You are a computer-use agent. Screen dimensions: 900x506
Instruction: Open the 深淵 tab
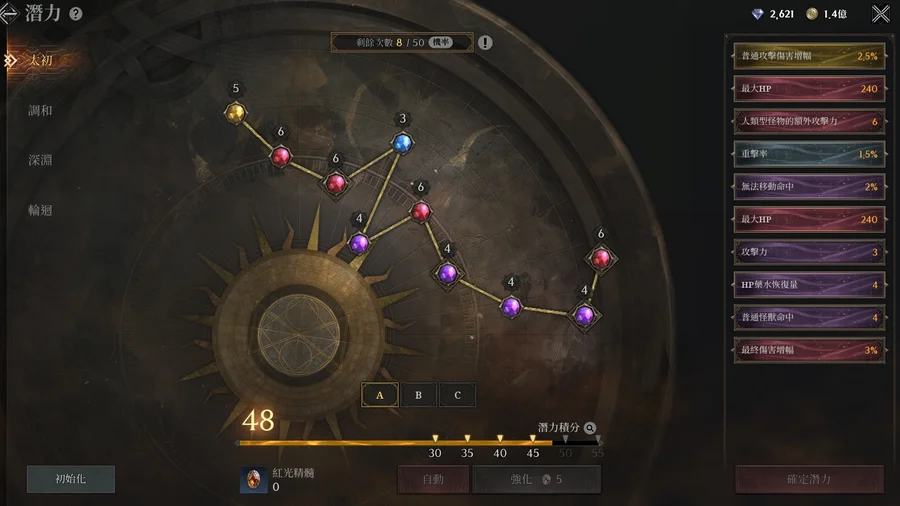pyautogui.click(x=41, y=160)
